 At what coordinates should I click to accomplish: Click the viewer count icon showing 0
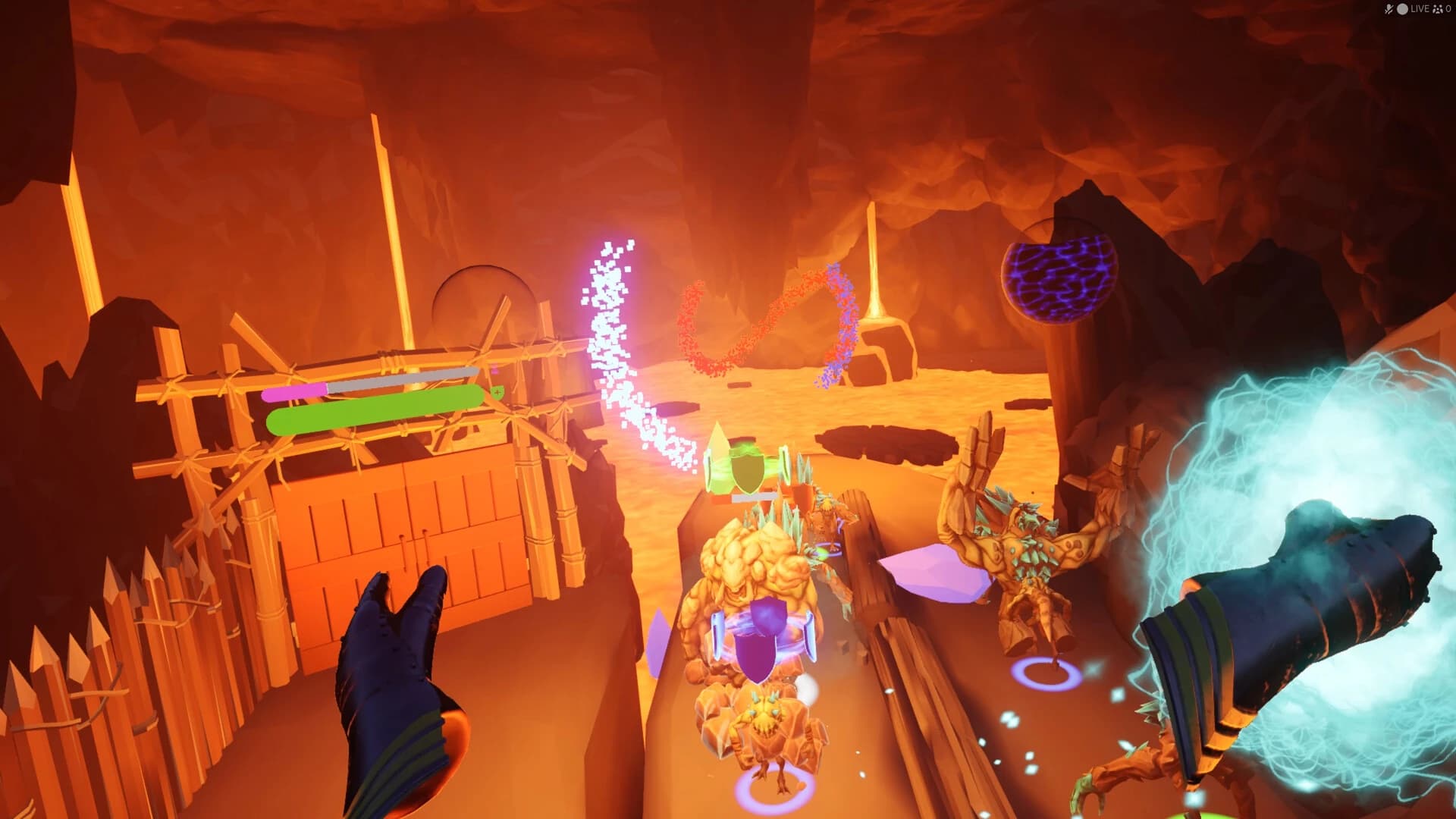tap(1439, 7)
